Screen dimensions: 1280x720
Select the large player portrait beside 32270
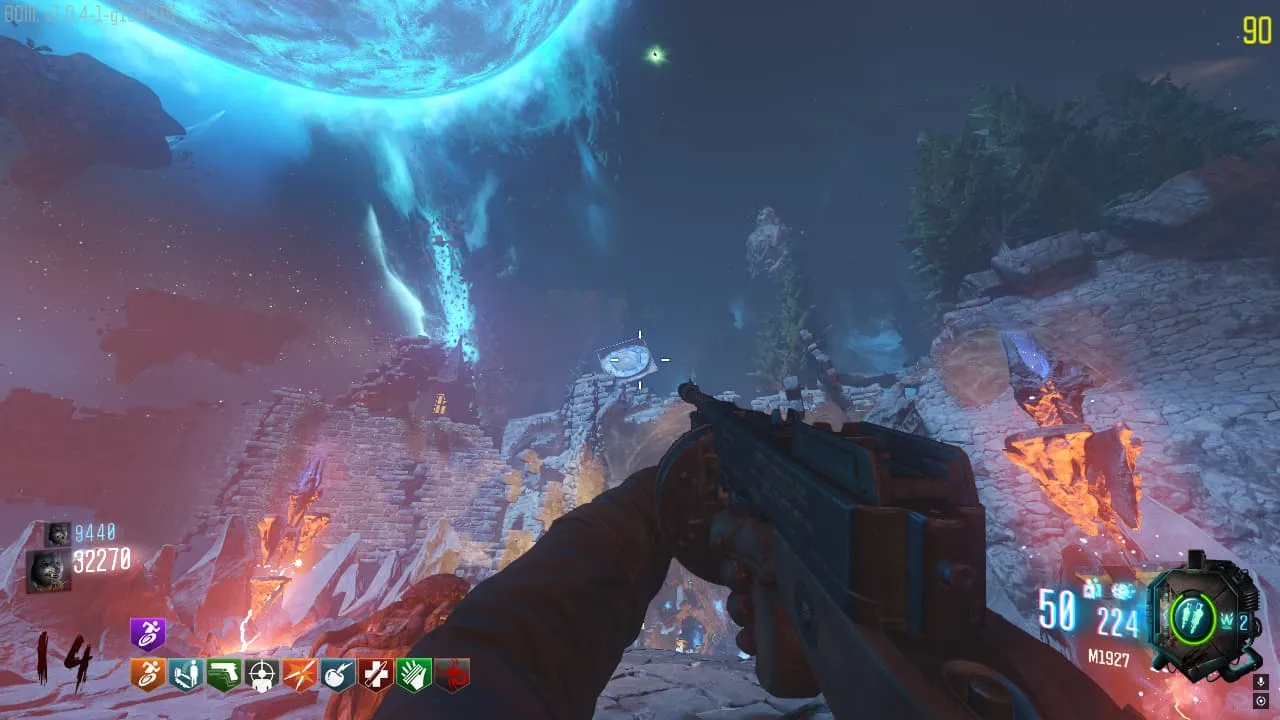47,570
